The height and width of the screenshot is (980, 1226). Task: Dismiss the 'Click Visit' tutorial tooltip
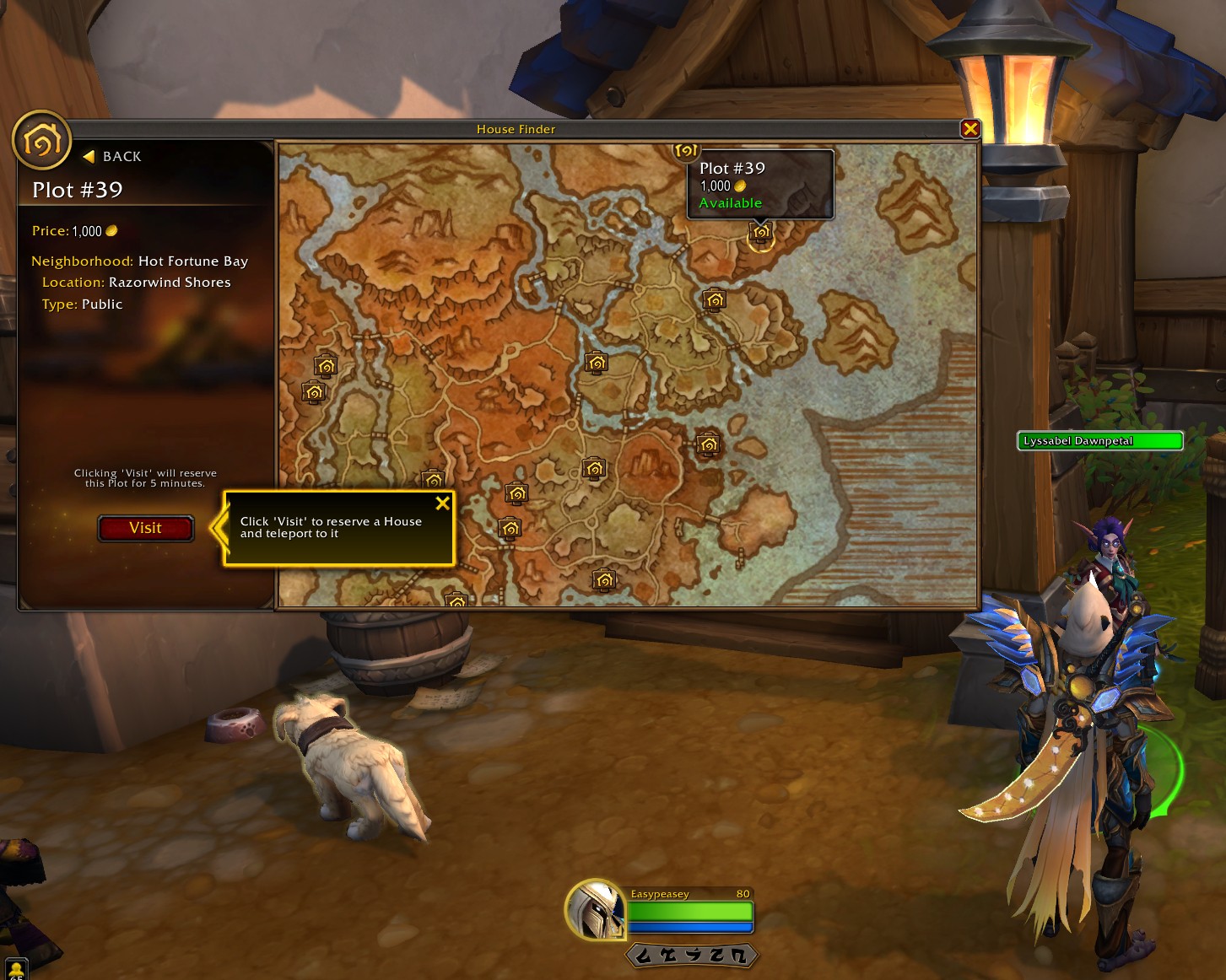442,503
